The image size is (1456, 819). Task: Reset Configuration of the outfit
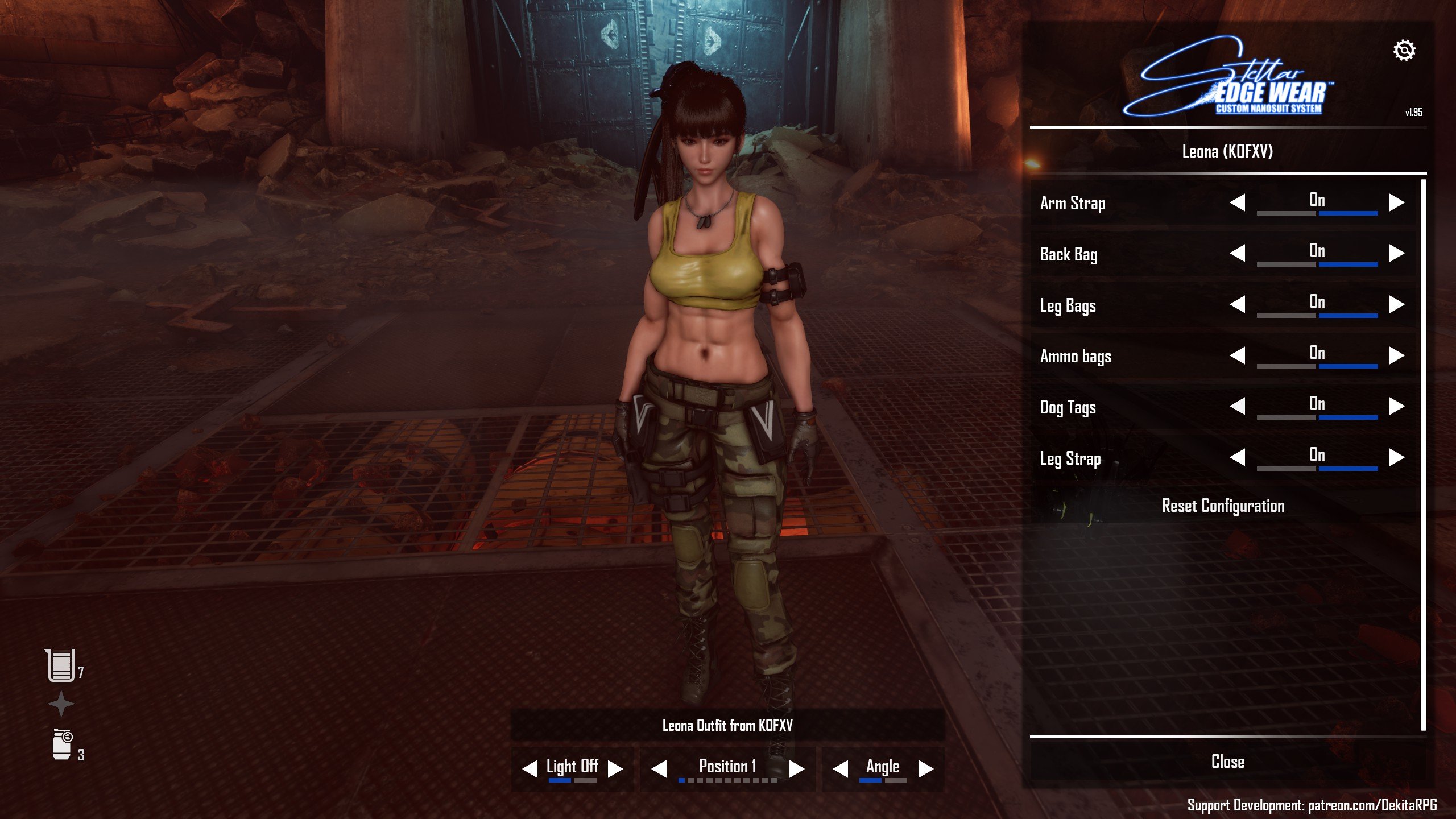(1223, 506)
